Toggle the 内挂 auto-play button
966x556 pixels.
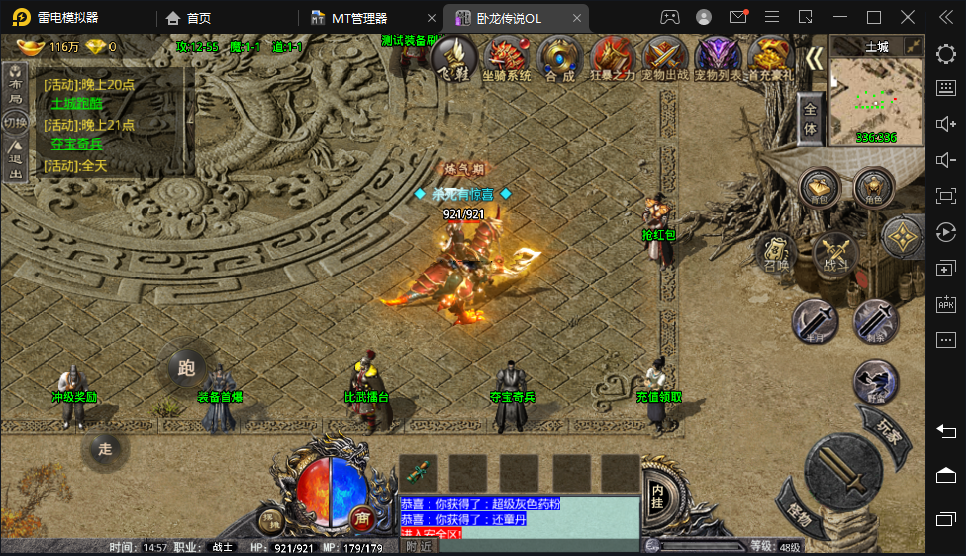tap(657, 491)
